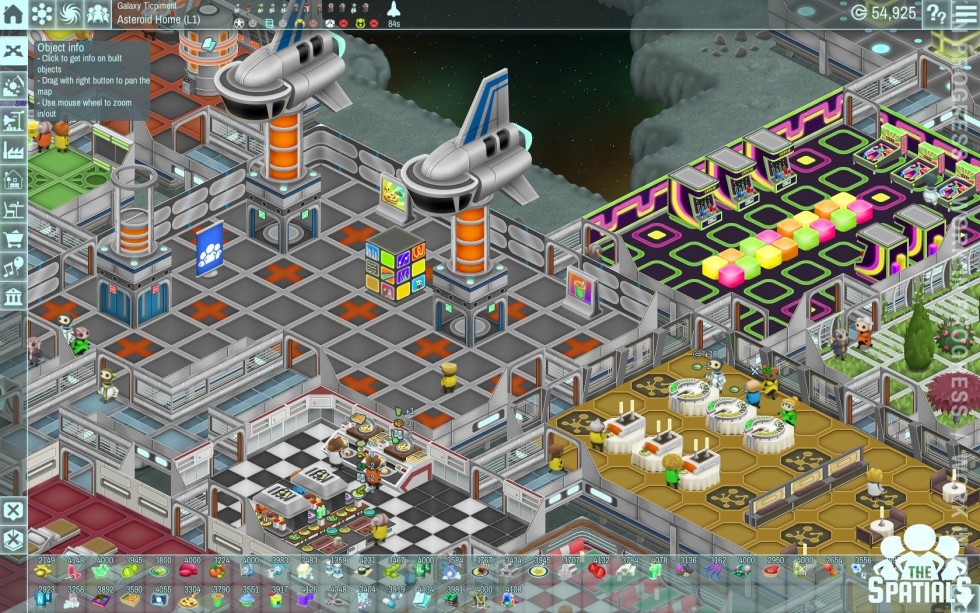Click the X demolish tool button
Screen dimensions: 980x613
point(13,511)
